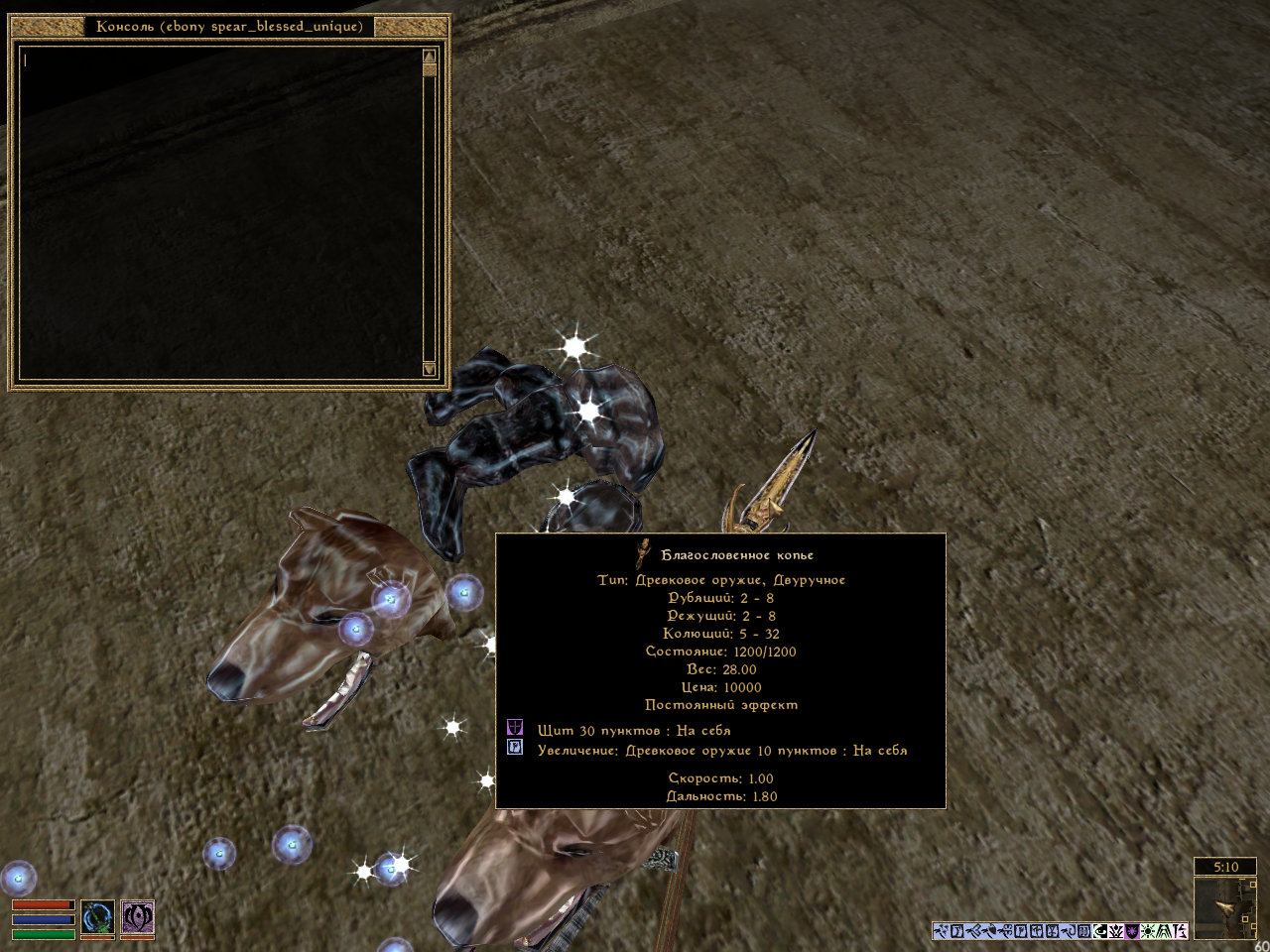The height and width of the screenshot is (952, 1270).
Task: Focus the console text input area
Action: pyautogui.click(x=220, y=213)
